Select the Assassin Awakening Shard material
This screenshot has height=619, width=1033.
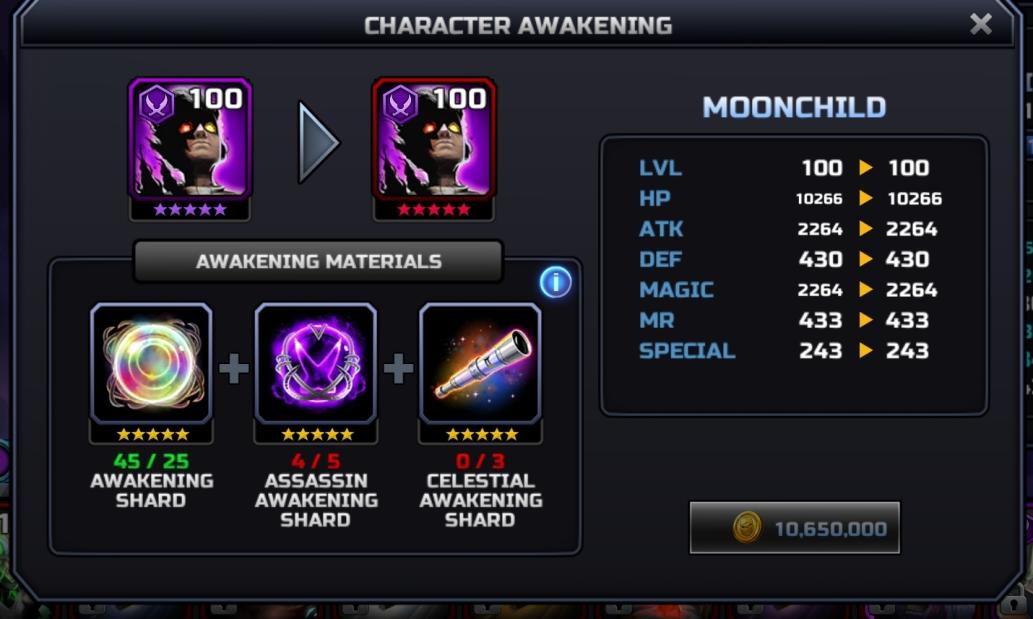pos(316,364)
